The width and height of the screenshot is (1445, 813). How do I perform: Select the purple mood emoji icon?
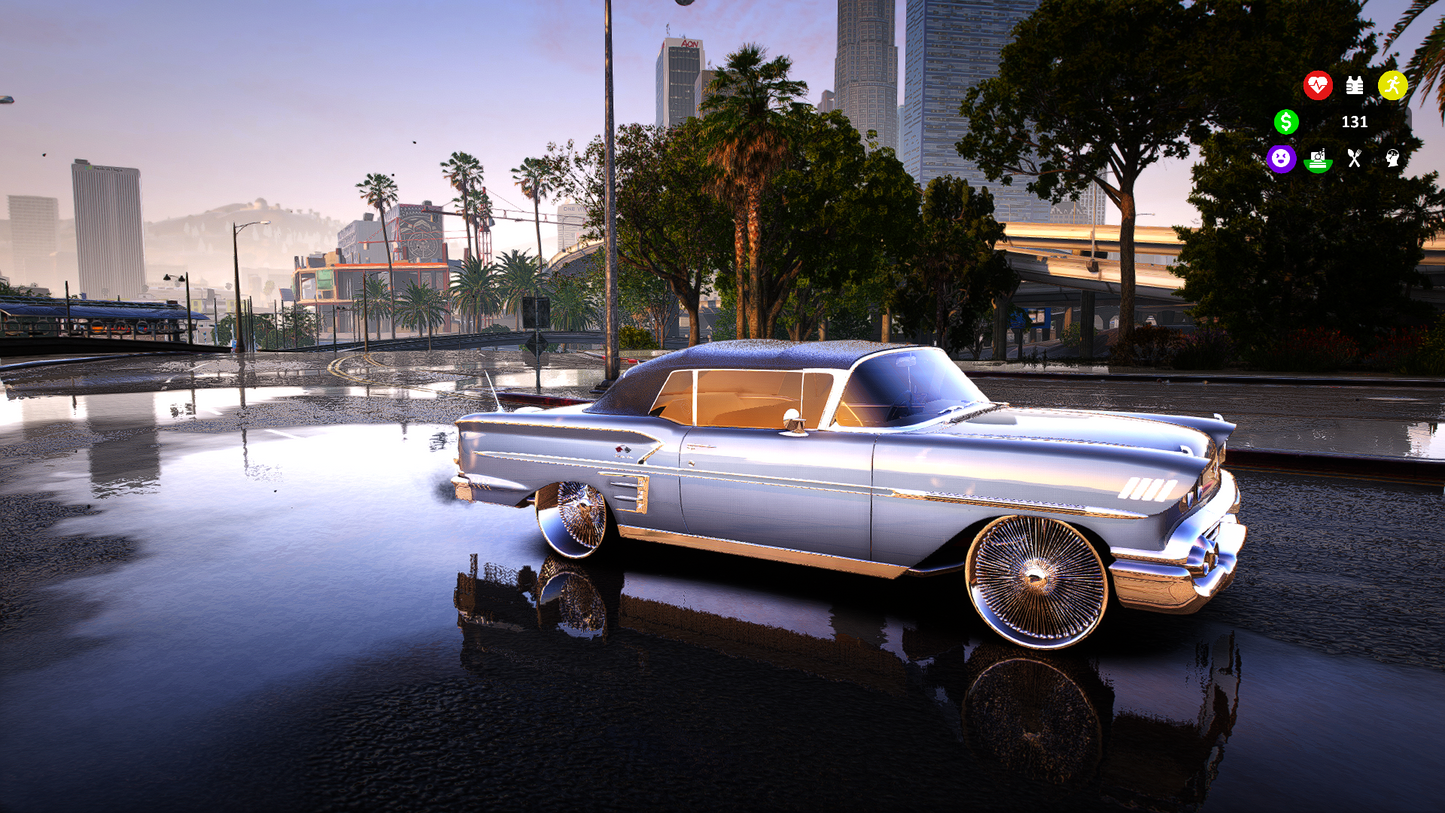coord(1282,160)
